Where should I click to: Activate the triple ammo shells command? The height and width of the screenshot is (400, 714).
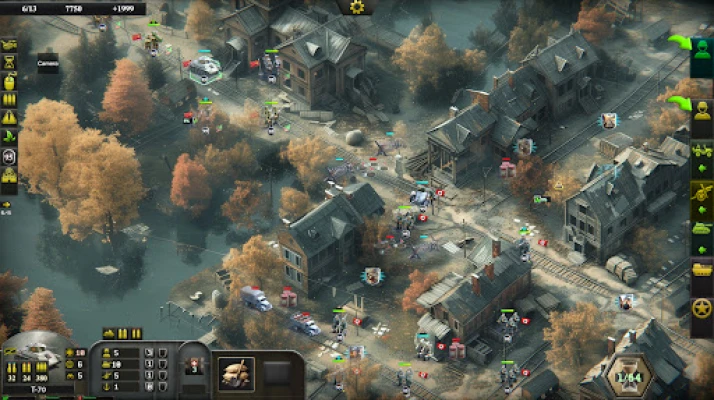click(x=10, y=100)
